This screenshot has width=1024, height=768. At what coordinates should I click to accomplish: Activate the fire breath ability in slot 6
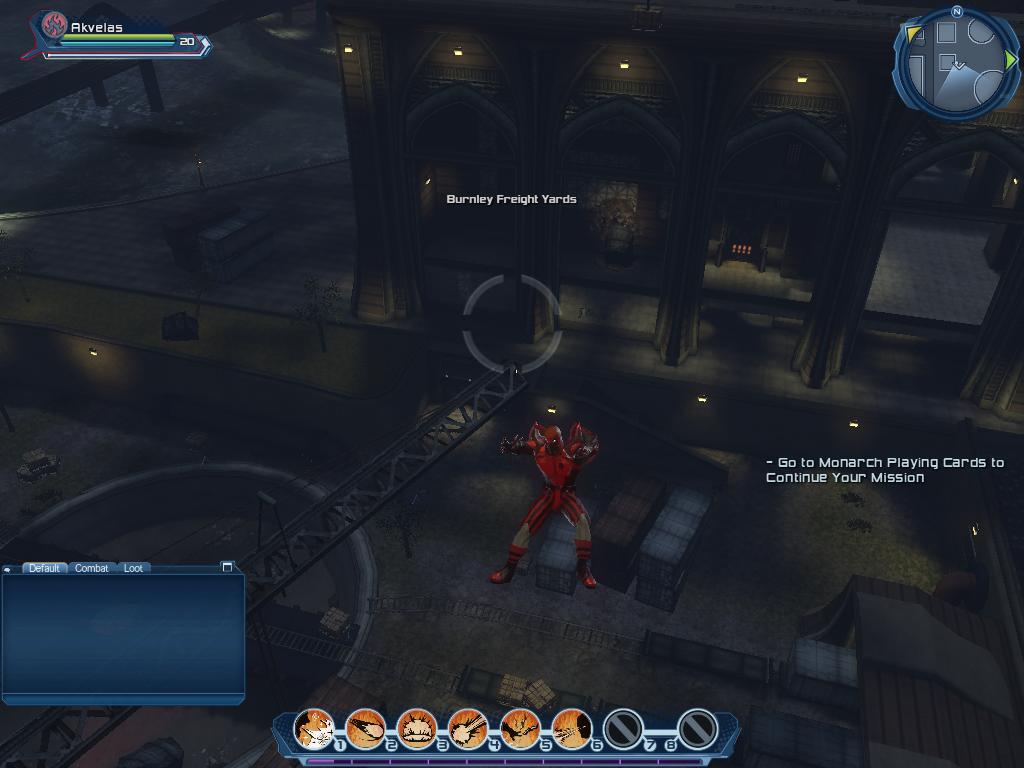tap(571, 729)
